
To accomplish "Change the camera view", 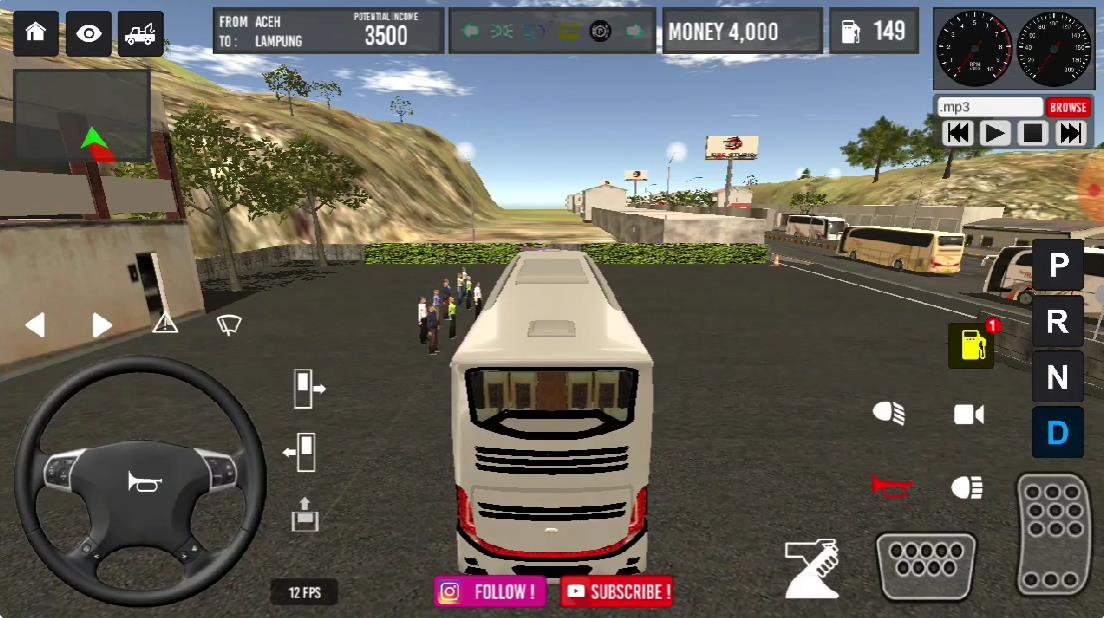I will coord(968,414).
